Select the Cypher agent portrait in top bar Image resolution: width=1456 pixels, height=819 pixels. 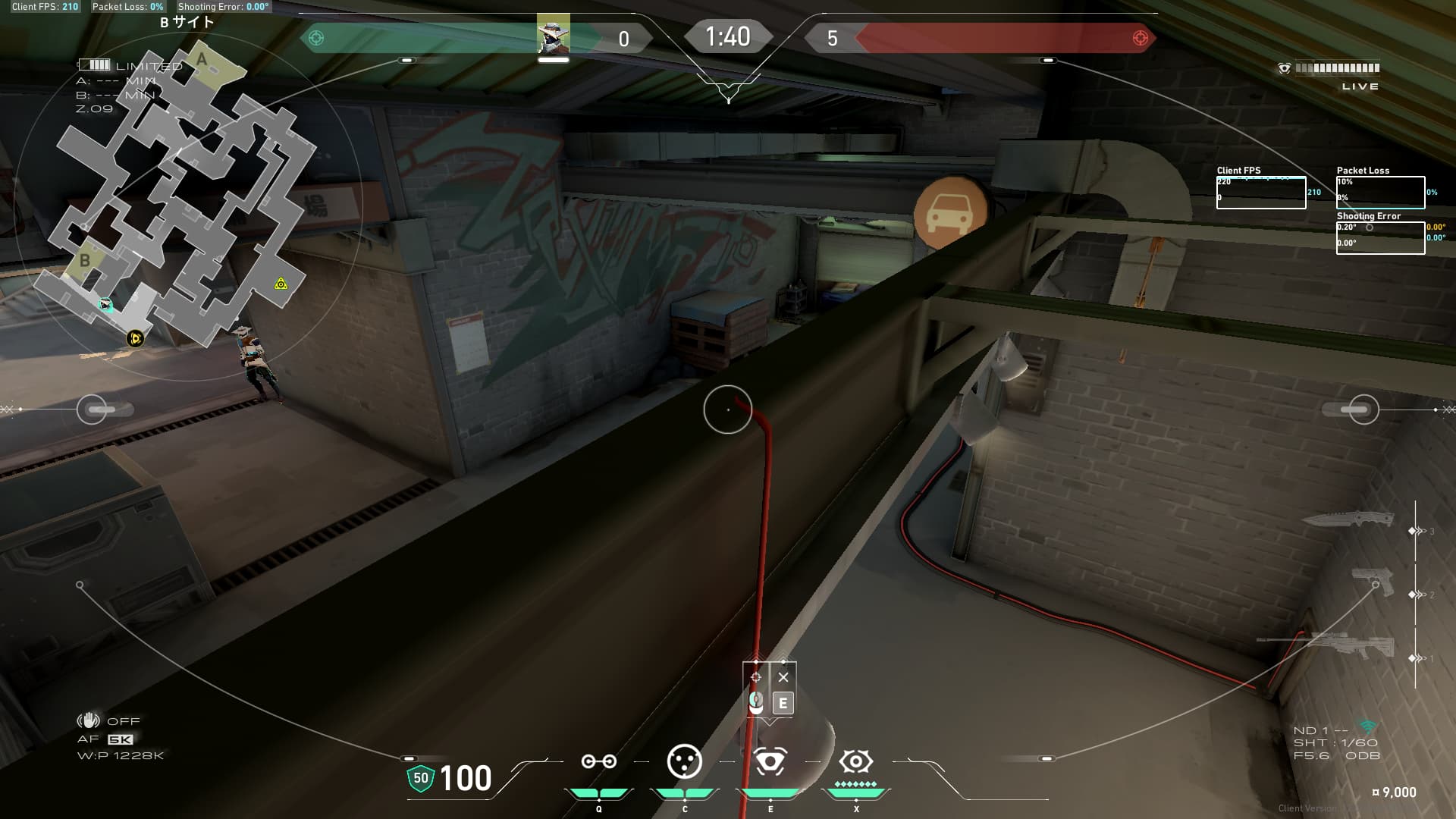point(553,36)
